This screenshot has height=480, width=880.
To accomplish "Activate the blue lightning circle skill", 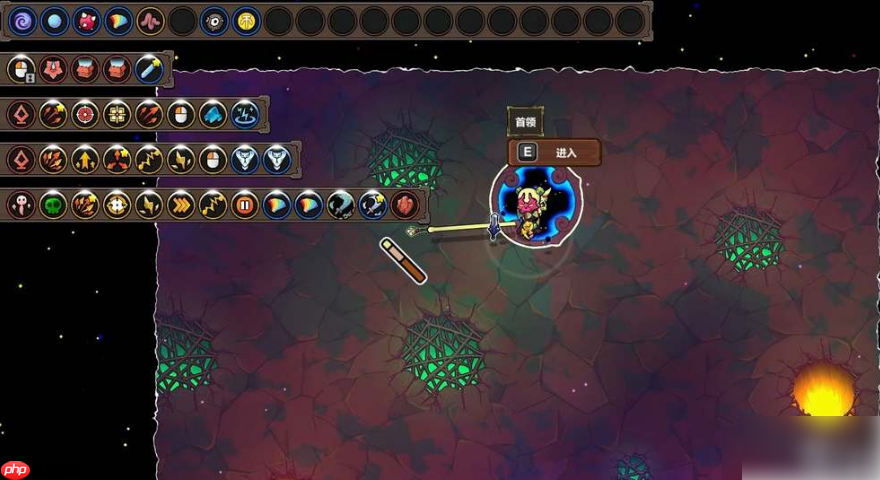I will 245,114.
